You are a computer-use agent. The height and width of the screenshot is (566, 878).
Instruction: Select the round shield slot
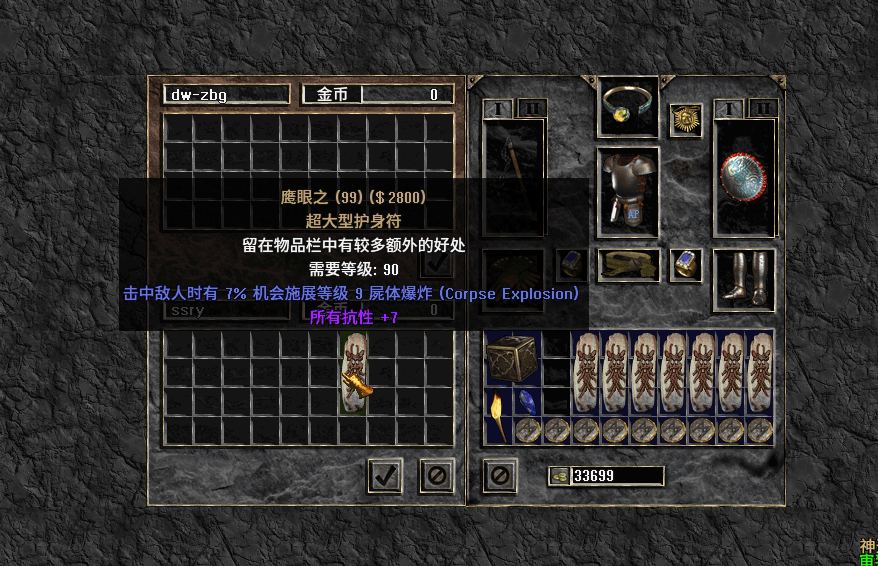click(x=745, y=179)
